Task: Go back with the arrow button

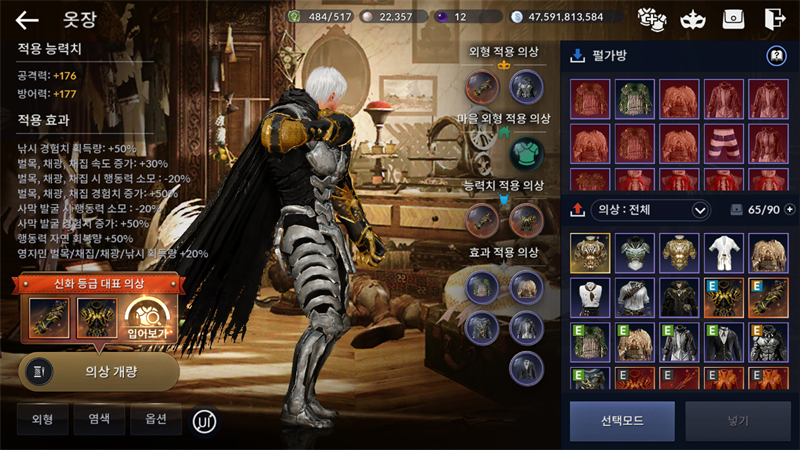Action: coord(27,19)
